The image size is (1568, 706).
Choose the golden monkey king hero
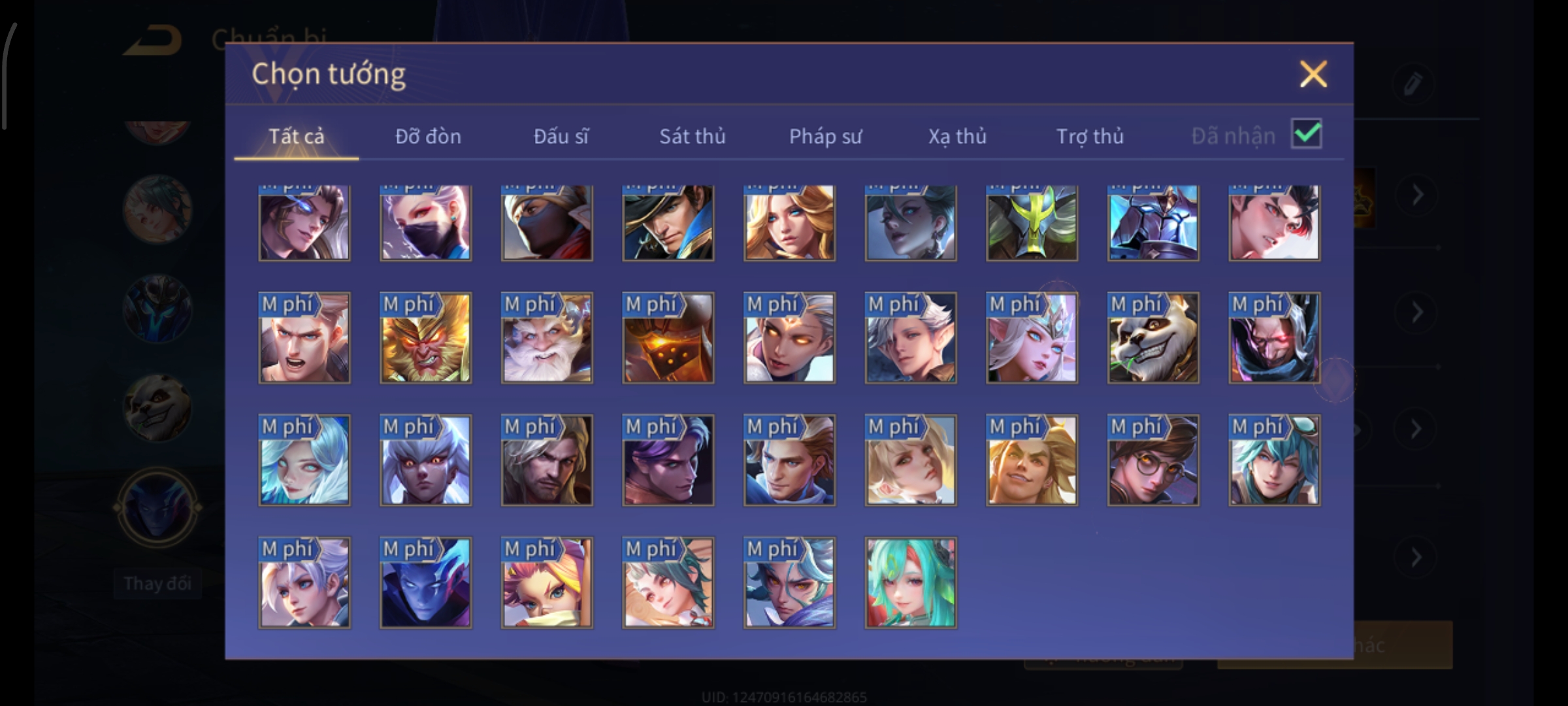coord(425,337)
